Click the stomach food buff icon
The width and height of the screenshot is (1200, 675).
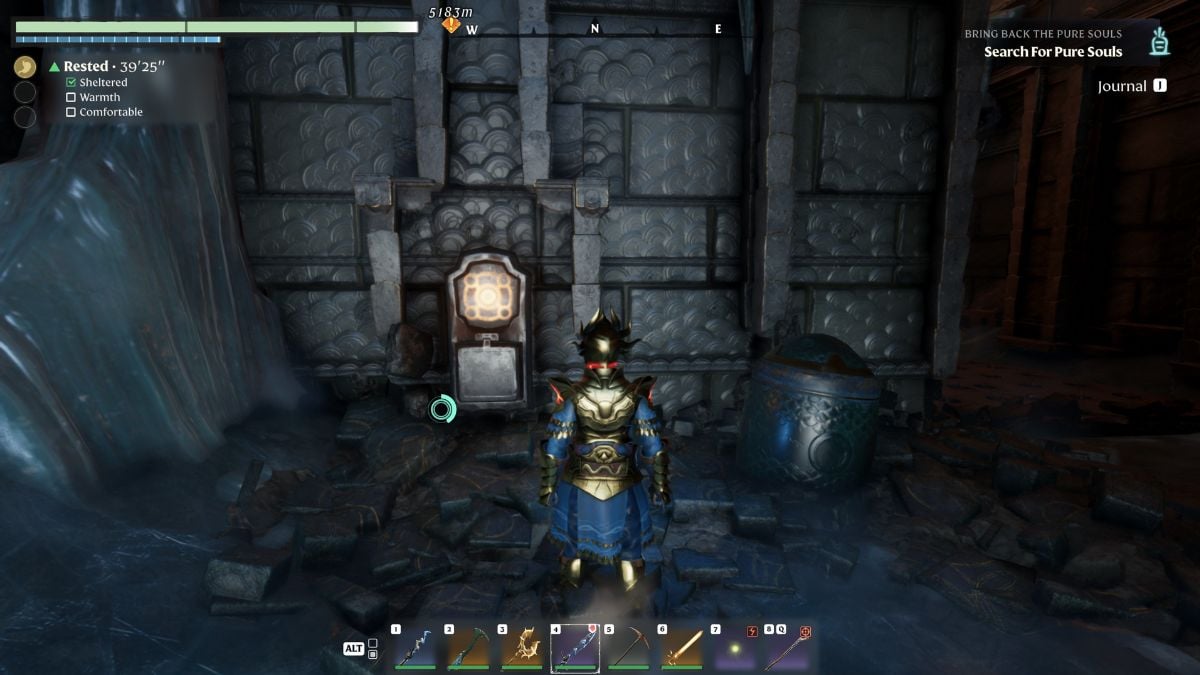(25, 67)
